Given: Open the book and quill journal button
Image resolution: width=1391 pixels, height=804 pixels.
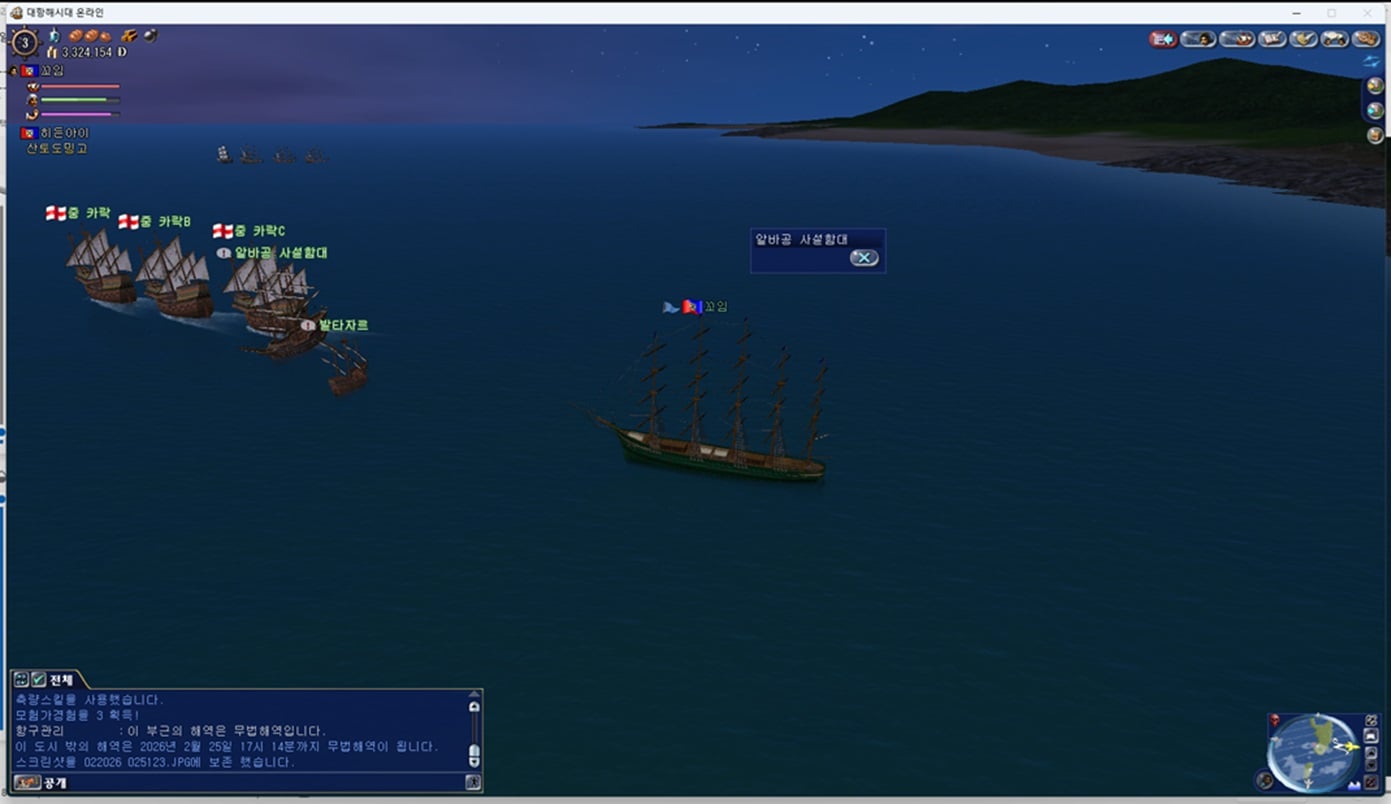Looking at the screenshot, I should 1272,39.
